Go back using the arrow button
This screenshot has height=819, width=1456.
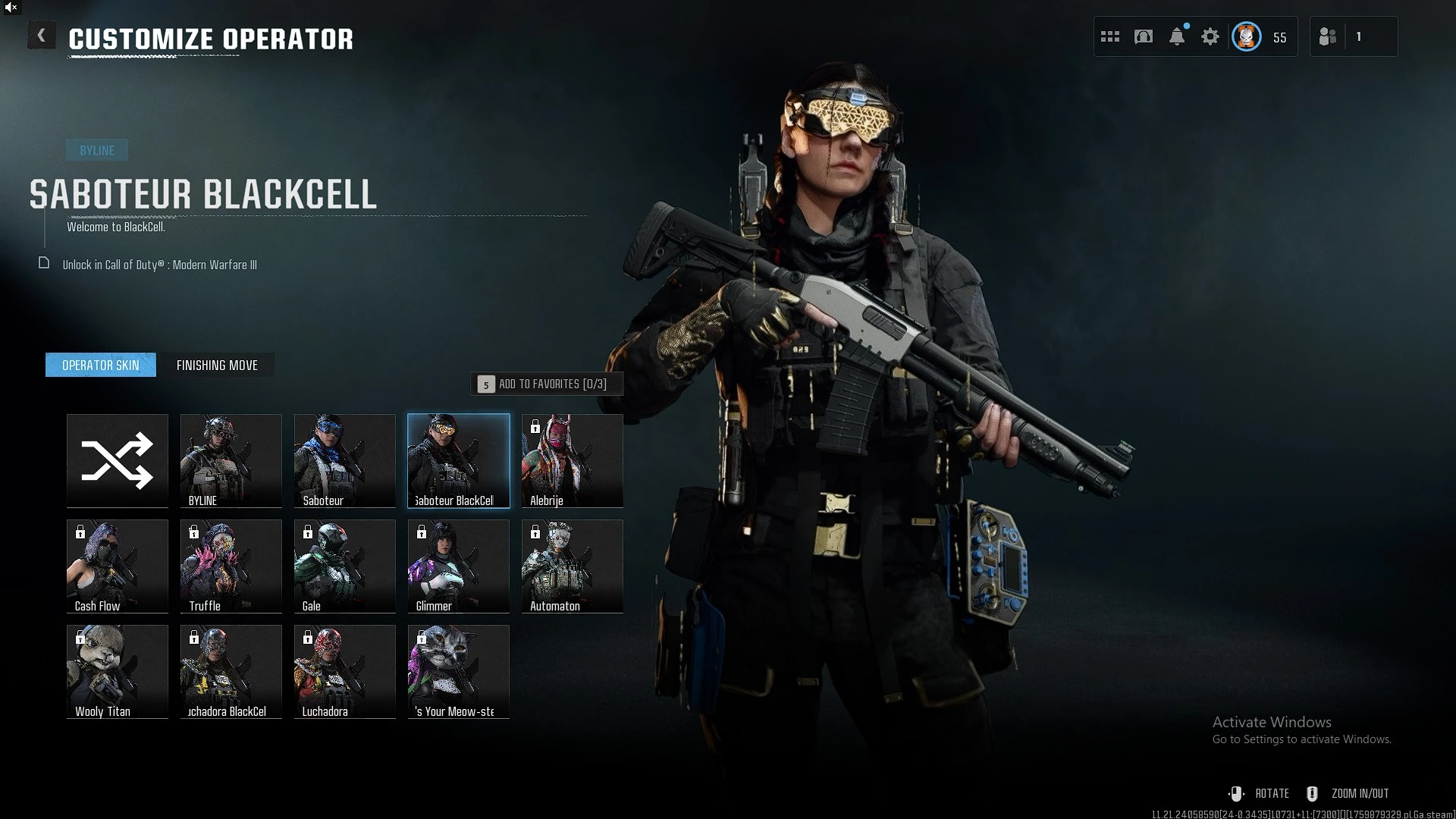tap(42, 36)
